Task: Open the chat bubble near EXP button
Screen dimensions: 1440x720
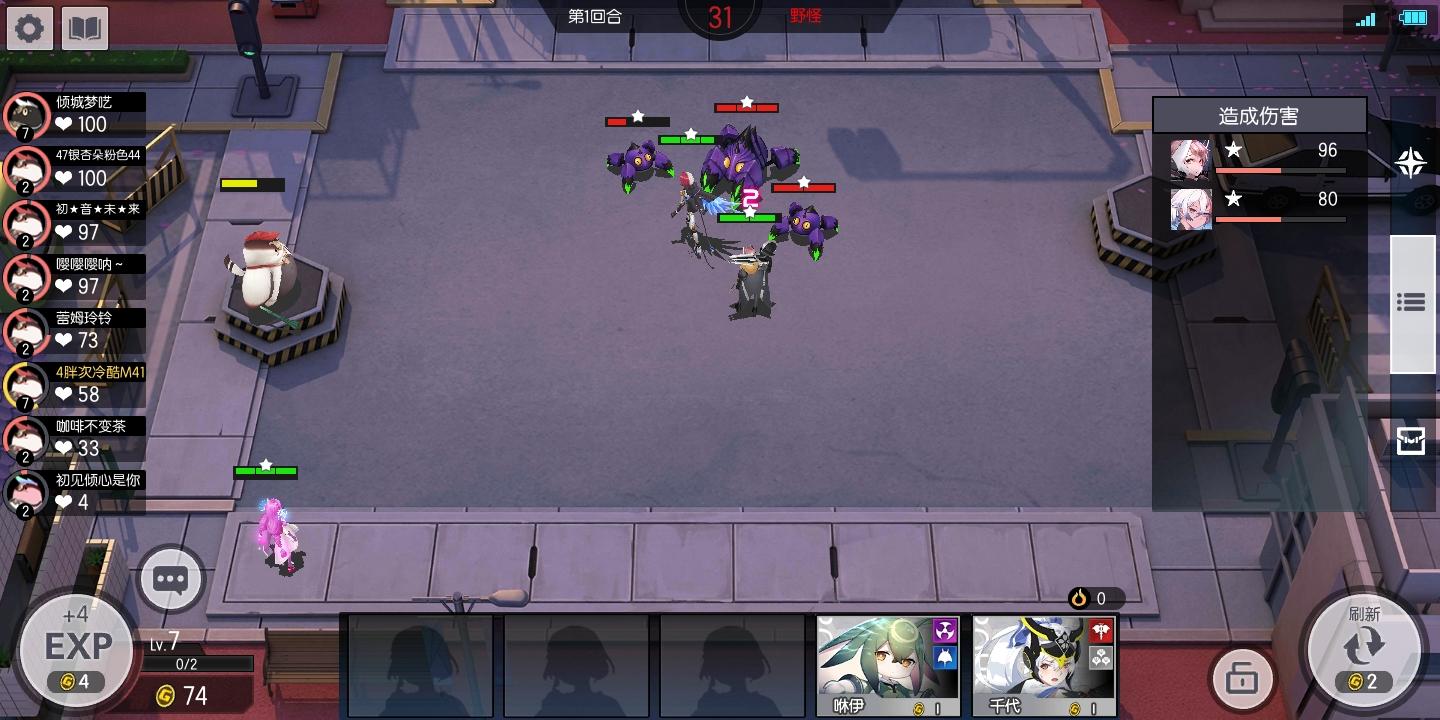Action: [170, 578]
